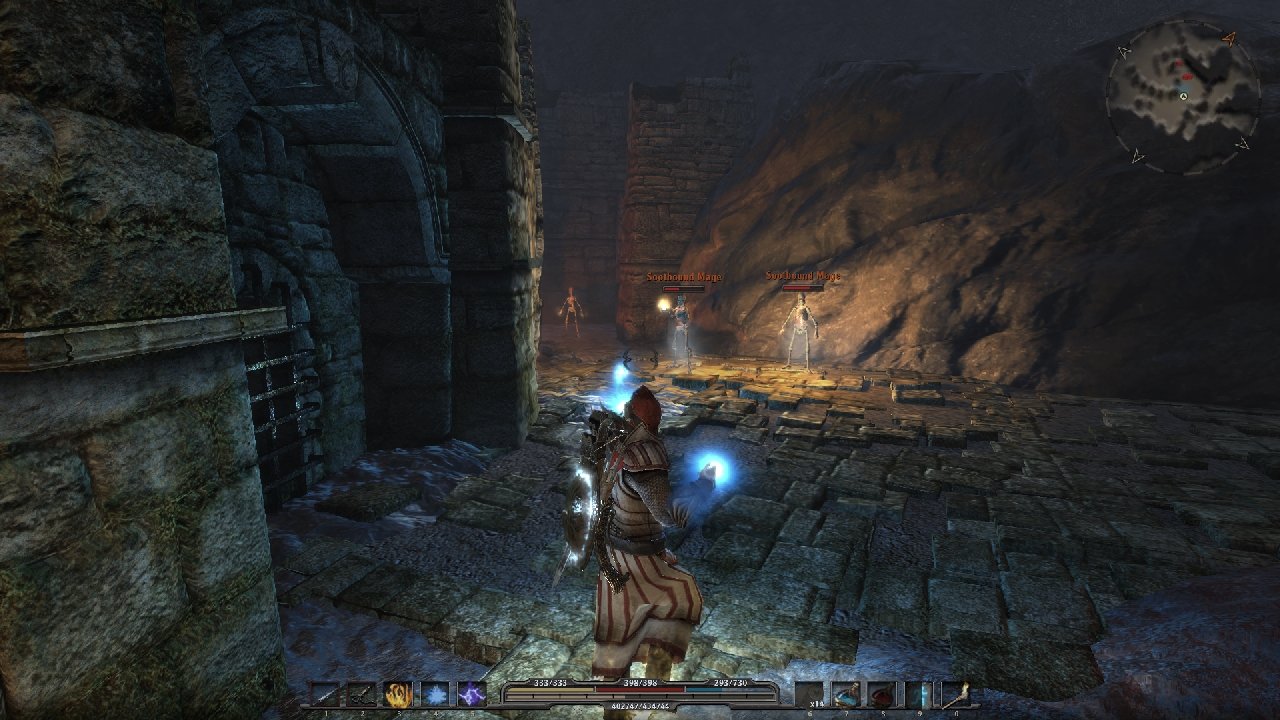Use the glowing blue scroll slot
The image size is (1280, 720).
tap(920, 694)
